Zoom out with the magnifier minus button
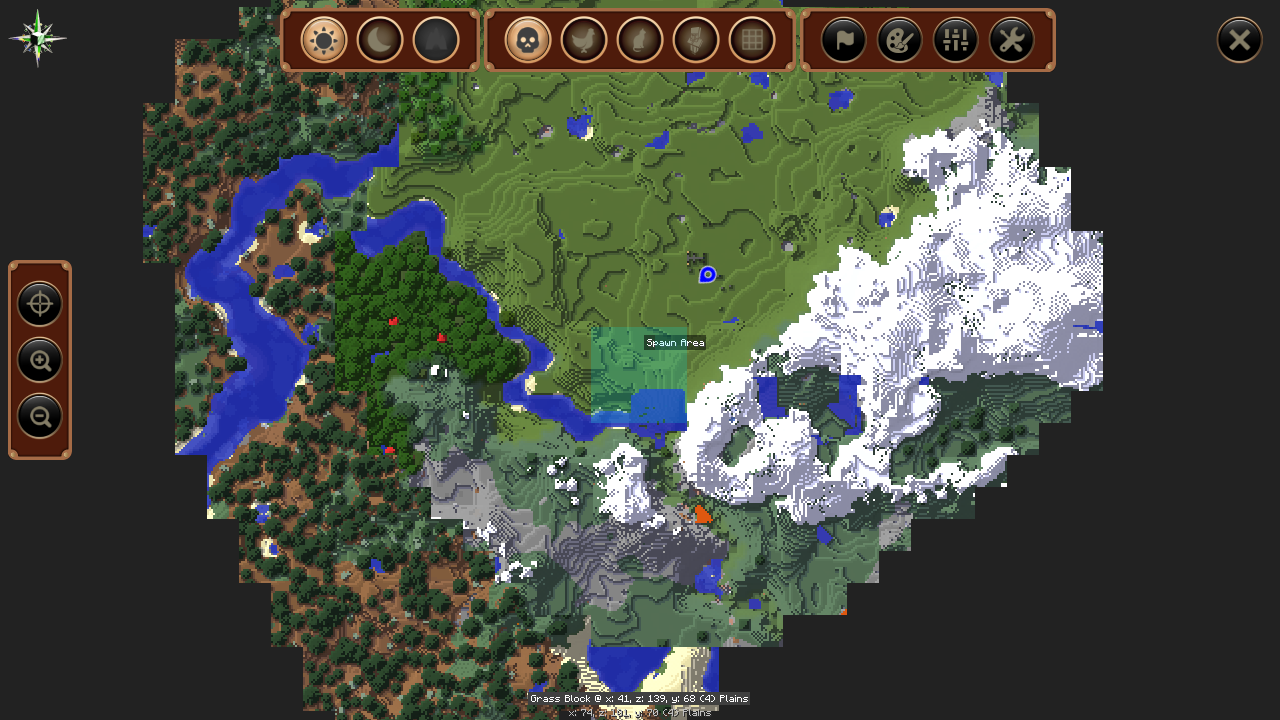Image resolution: width=1280 pixels, height=720 pixels. (x=40, y=416)
